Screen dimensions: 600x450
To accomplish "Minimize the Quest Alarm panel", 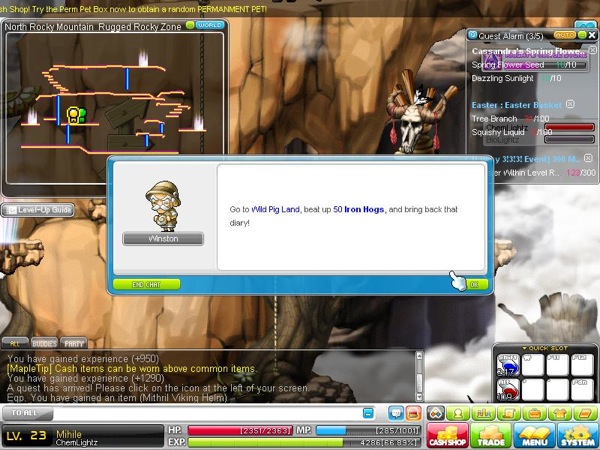I will pos(581,35).
